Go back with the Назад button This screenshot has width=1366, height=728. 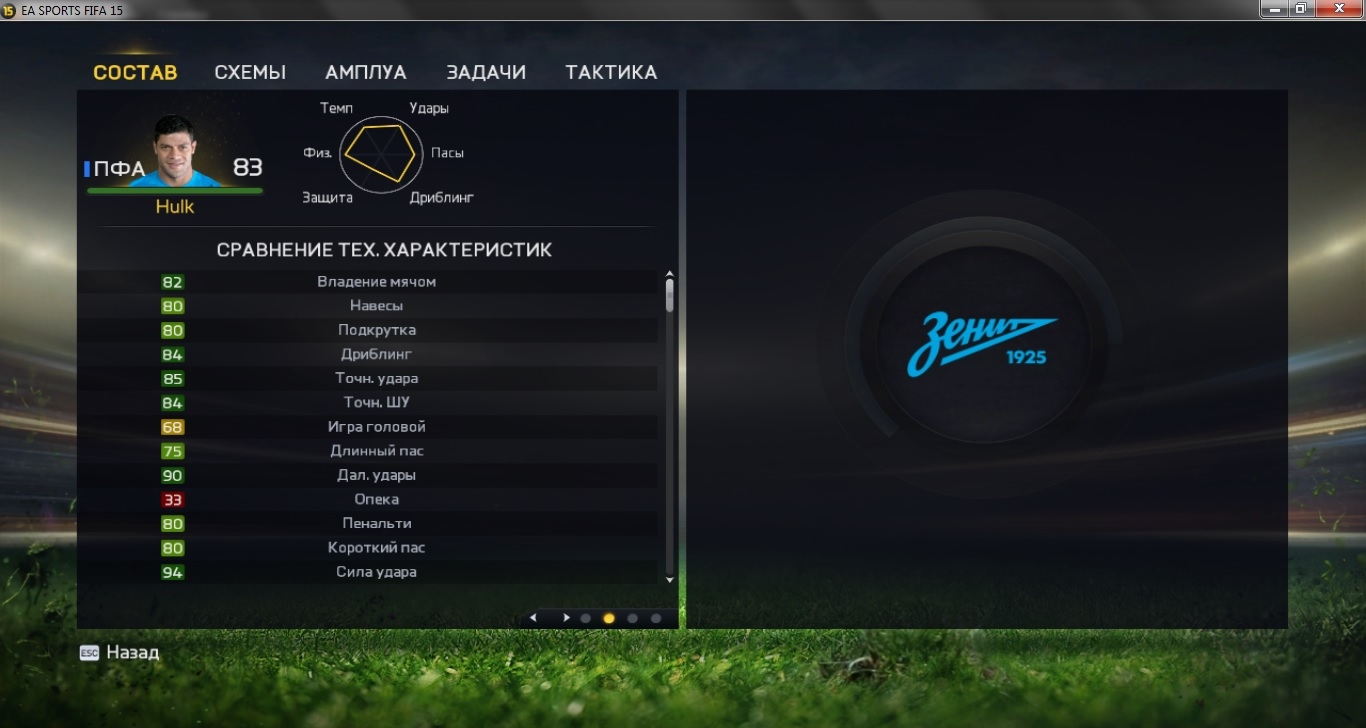tap(120, 653)
